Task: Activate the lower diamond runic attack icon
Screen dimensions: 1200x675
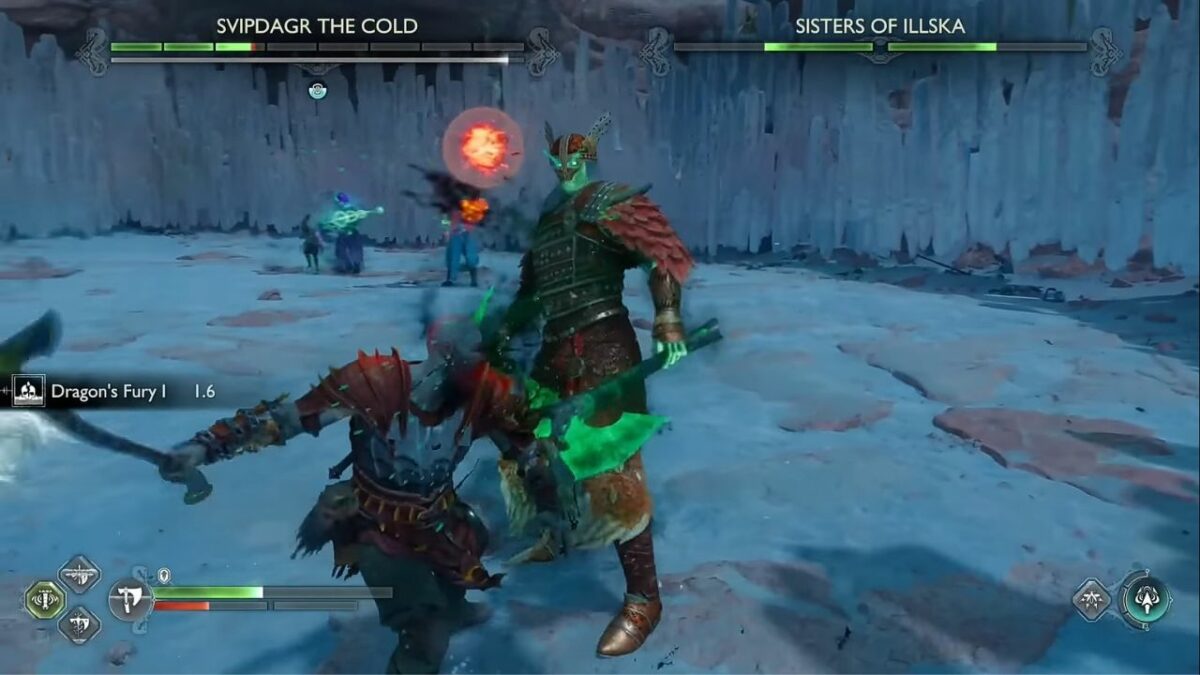Action: pyautogui.click(x=79, y=625)
